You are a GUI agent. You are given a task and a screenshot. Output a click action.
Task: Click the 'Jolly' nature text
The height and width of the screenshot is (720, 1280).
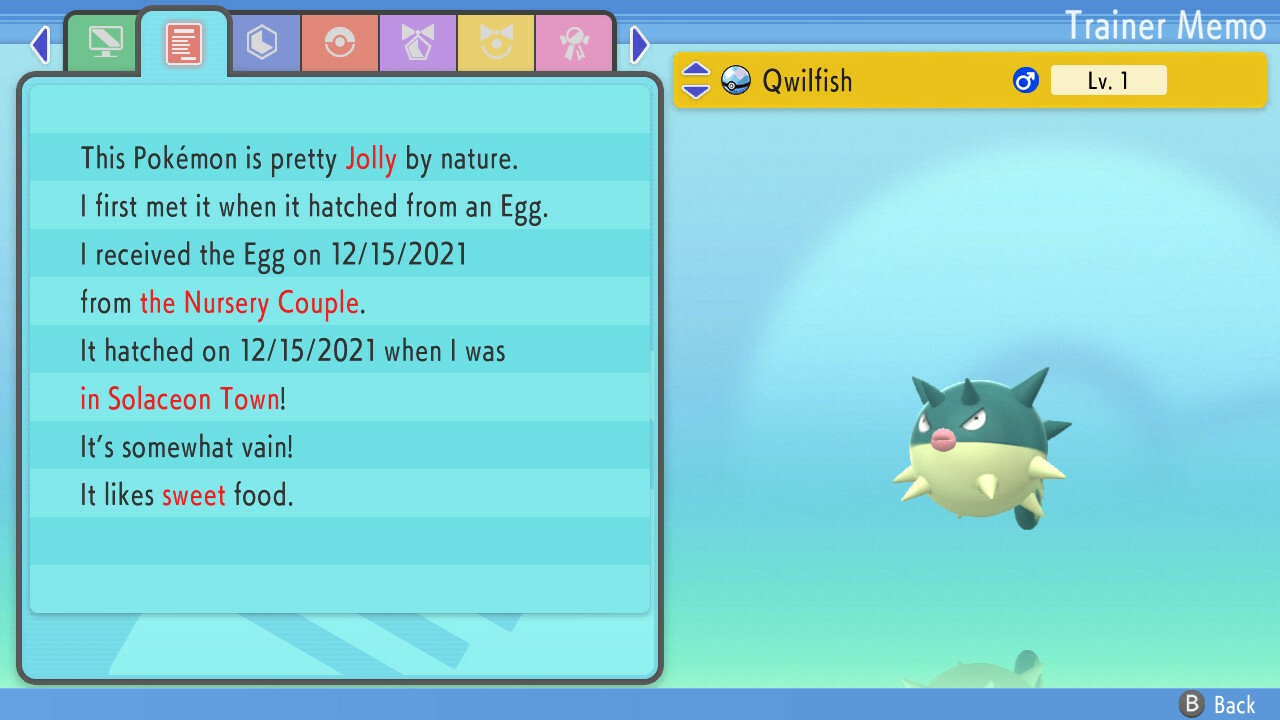(371, 158)
